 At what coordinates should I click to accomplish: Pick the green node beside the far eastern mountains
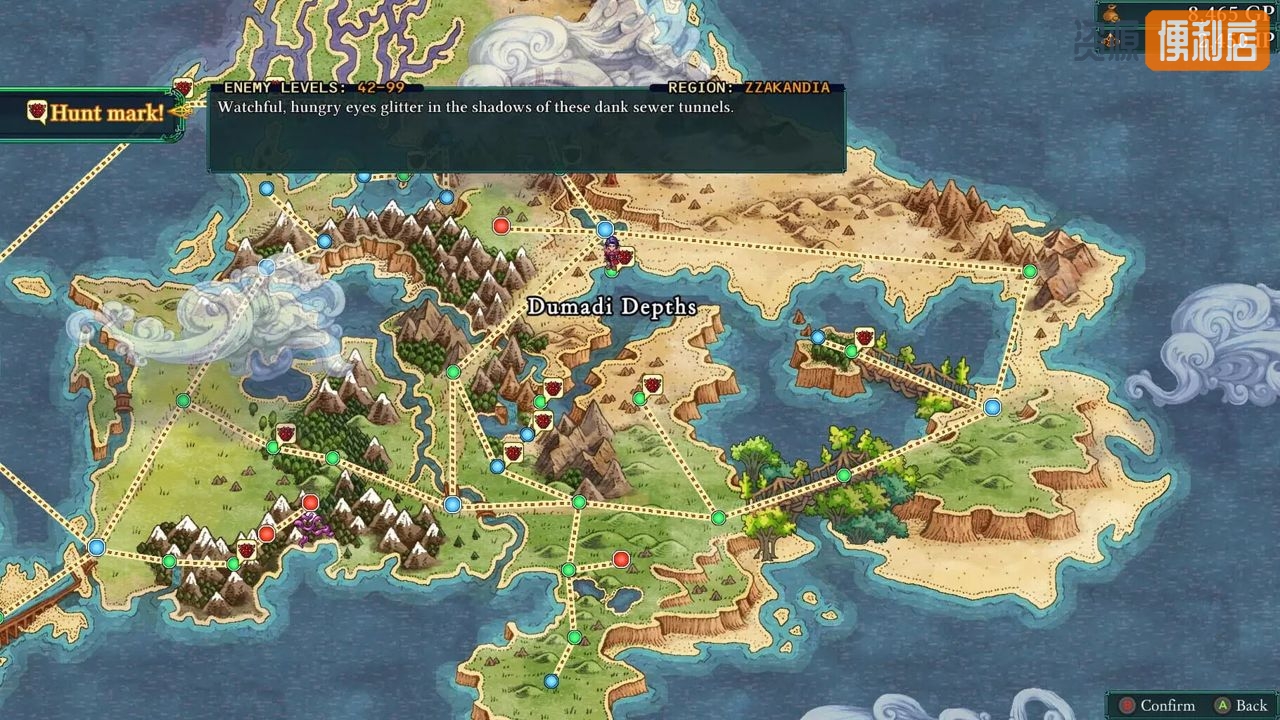(1029, 271)
